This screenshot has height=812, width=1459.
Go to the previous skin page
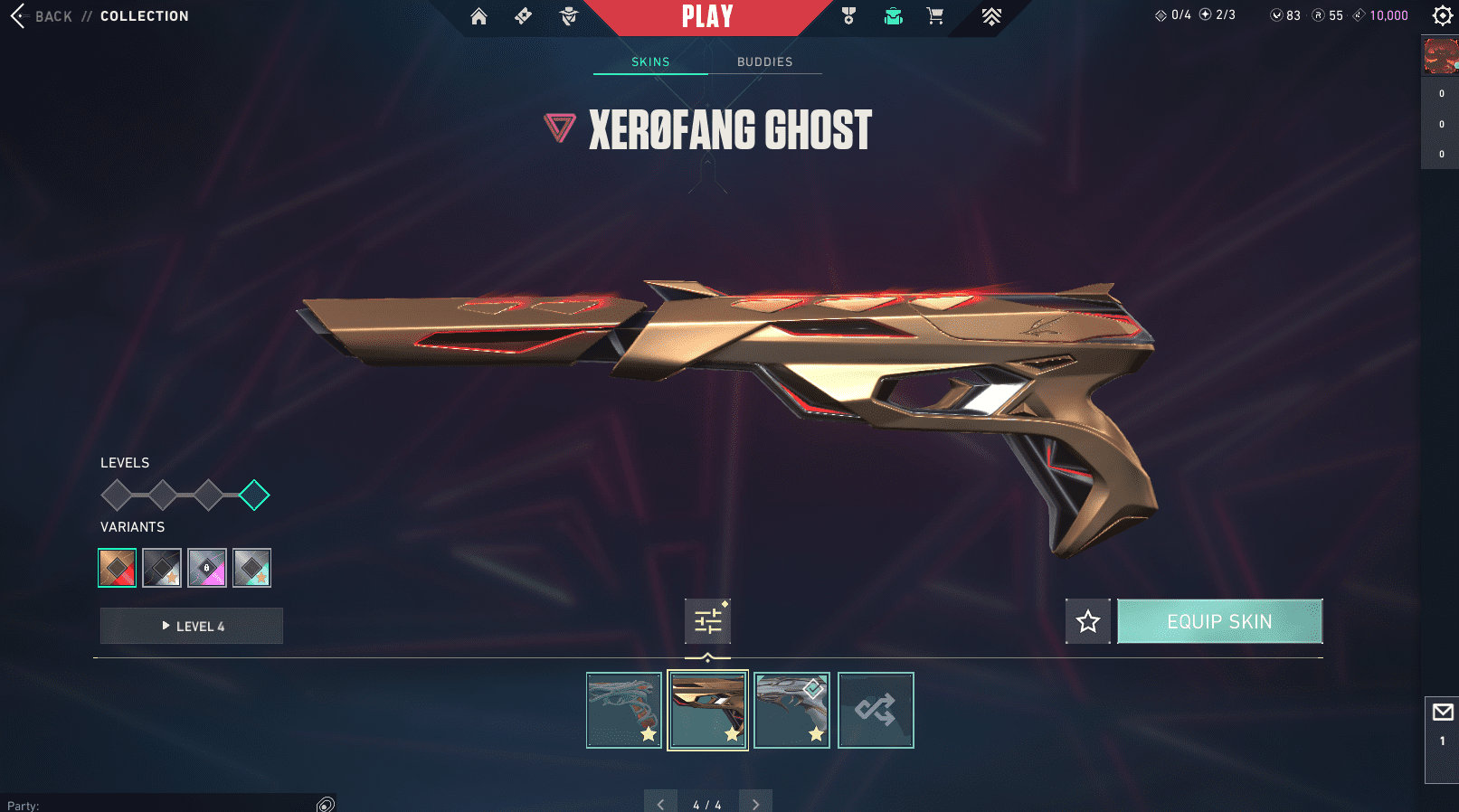tap(660, 804)
